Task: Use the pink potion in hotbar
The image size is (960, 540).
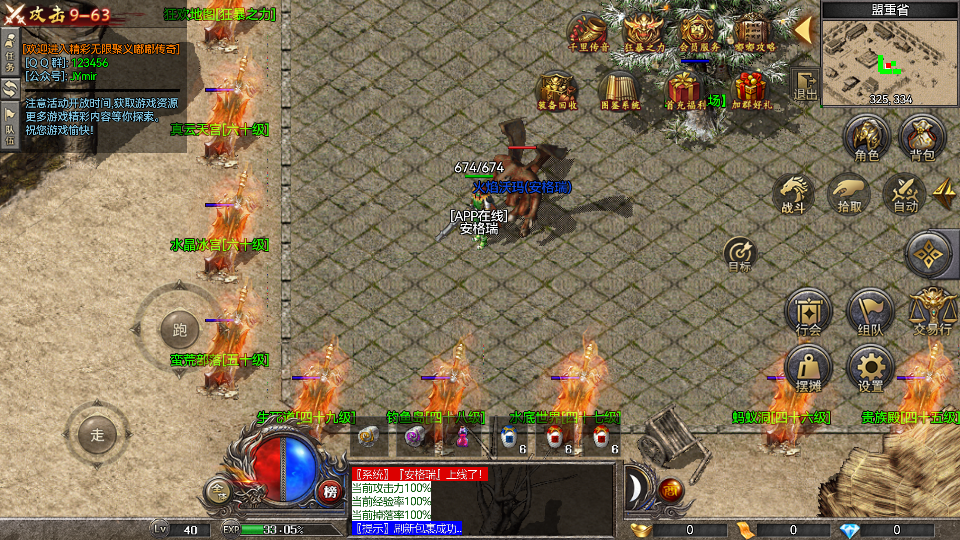Action: point(464,437)
